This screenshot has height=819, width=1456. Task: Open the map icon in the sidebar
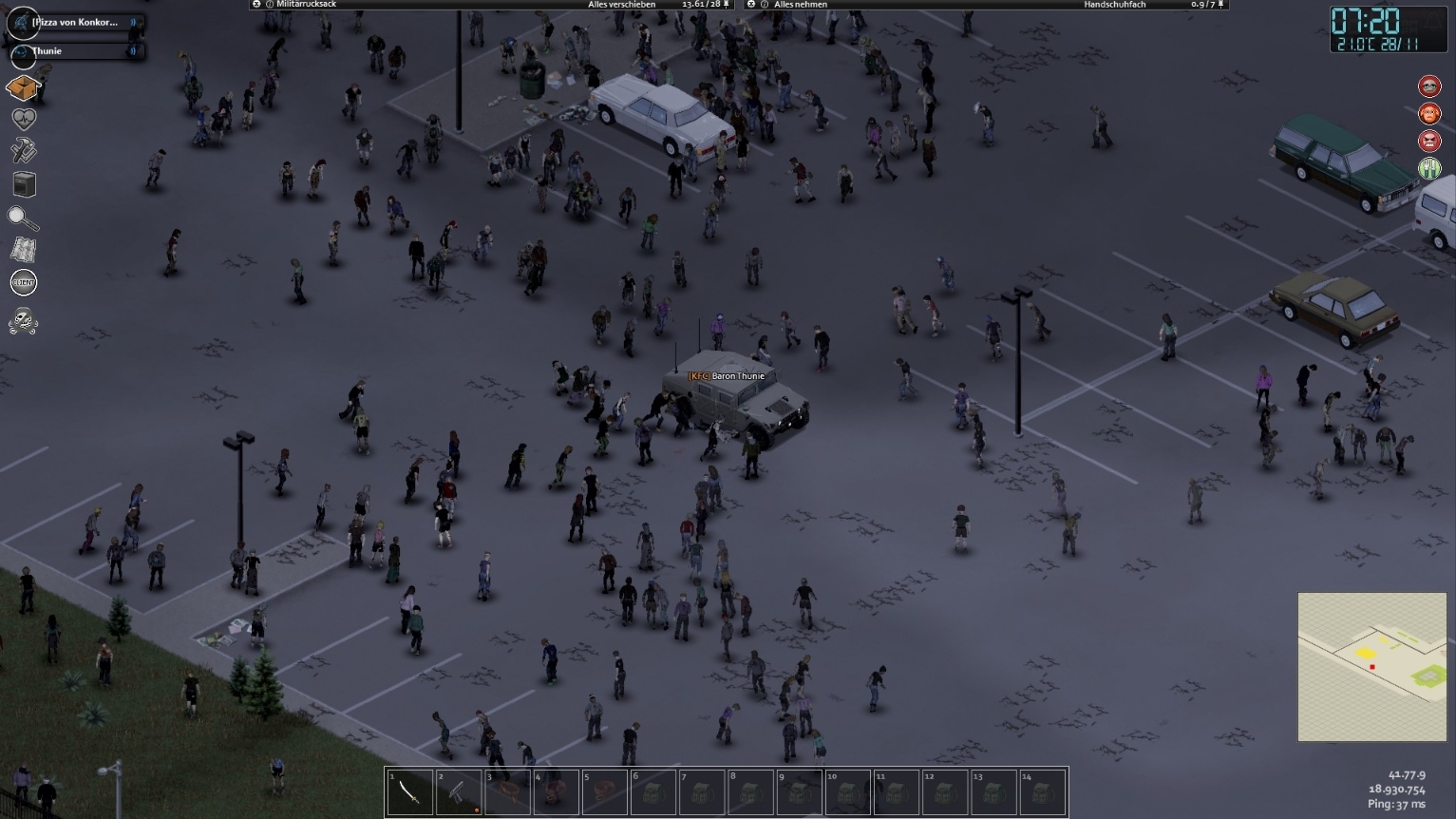click(23, 249)
